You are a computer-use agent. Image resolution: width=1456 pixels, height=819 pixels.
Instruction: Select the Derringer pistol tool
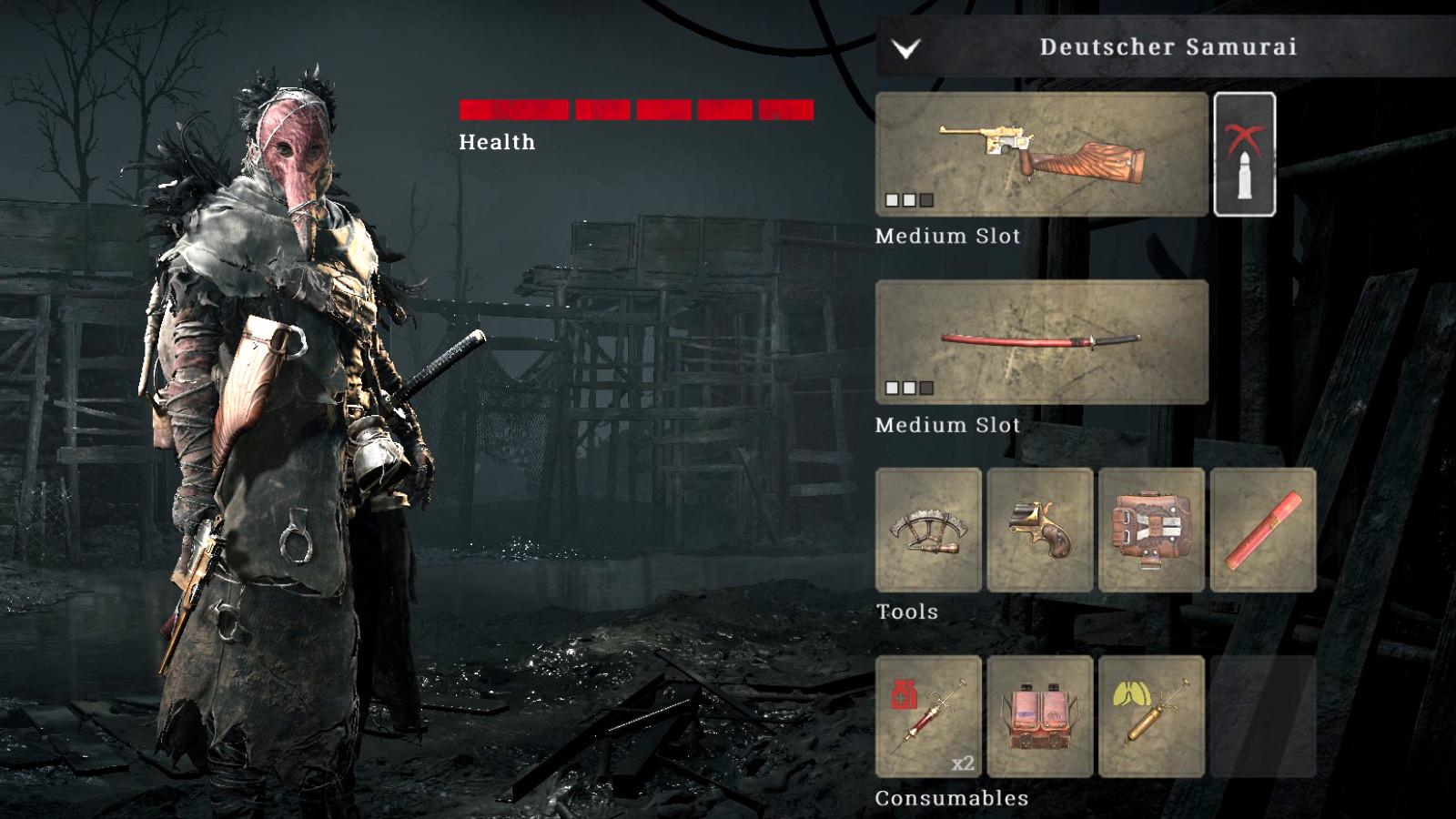(x=1040, y=531)
